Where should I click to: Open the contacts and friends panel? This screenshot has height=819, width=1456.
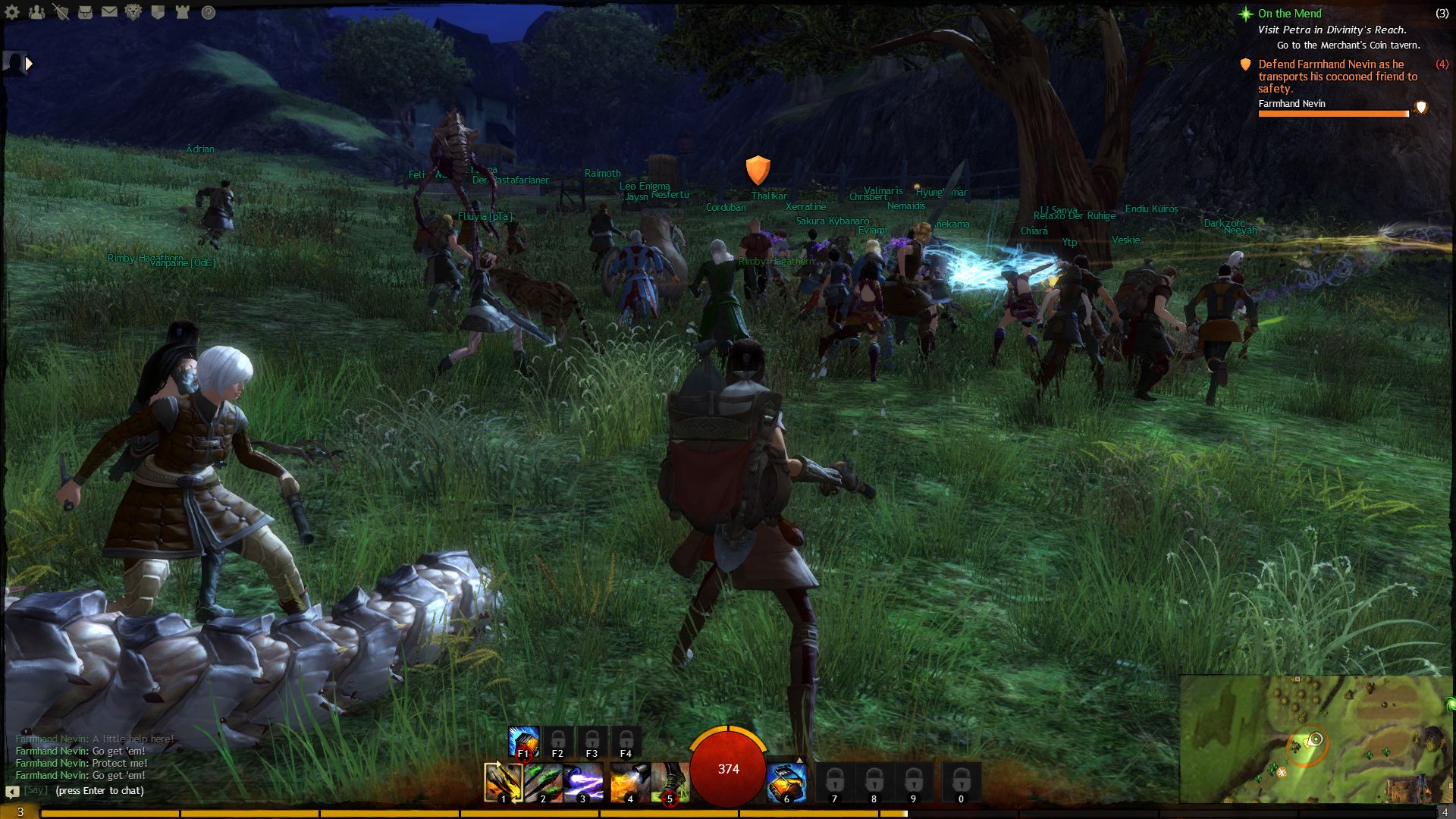(36, 12)
